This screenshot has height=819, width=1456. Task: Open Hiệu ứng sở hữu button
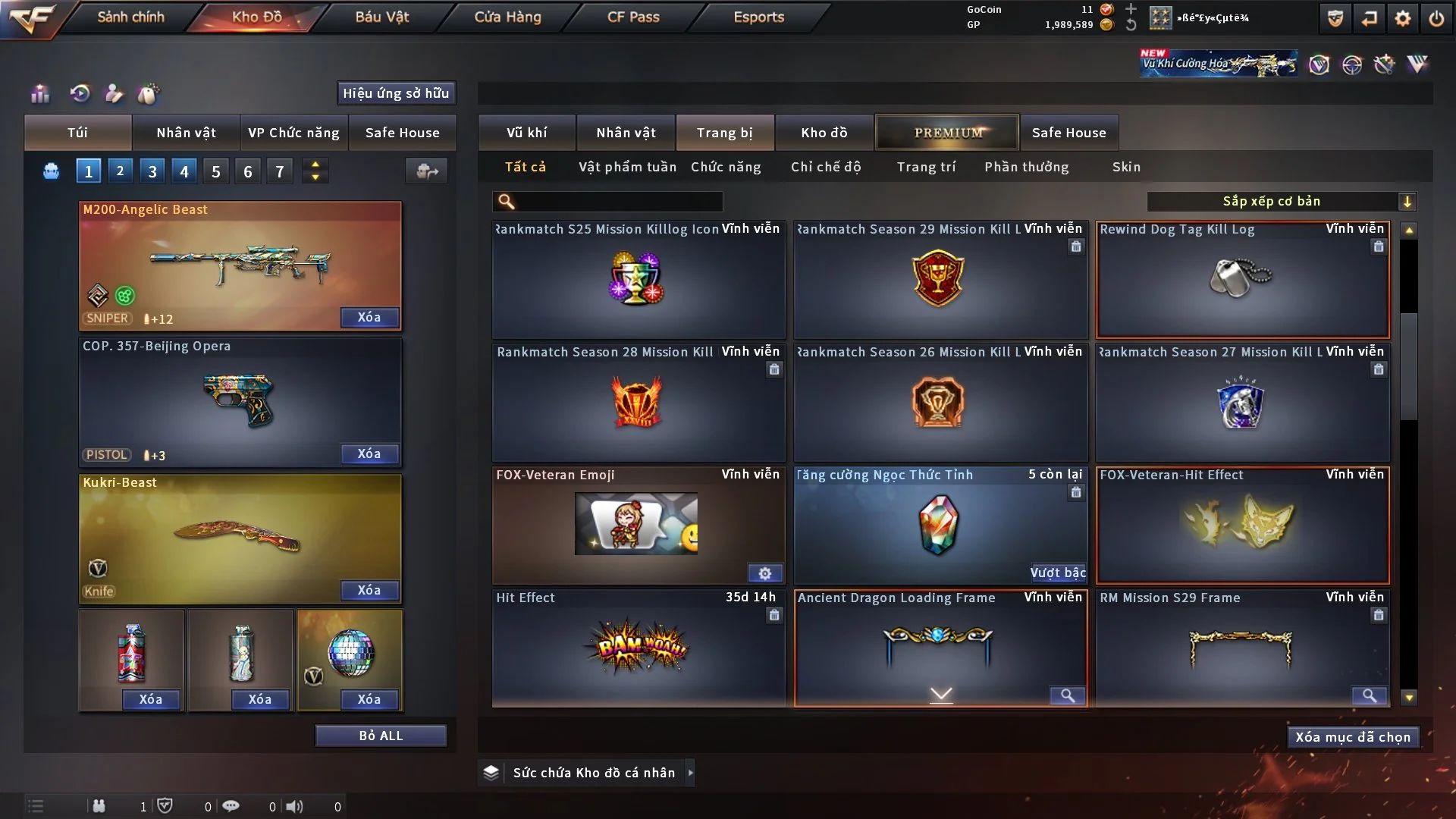(396, 93)
